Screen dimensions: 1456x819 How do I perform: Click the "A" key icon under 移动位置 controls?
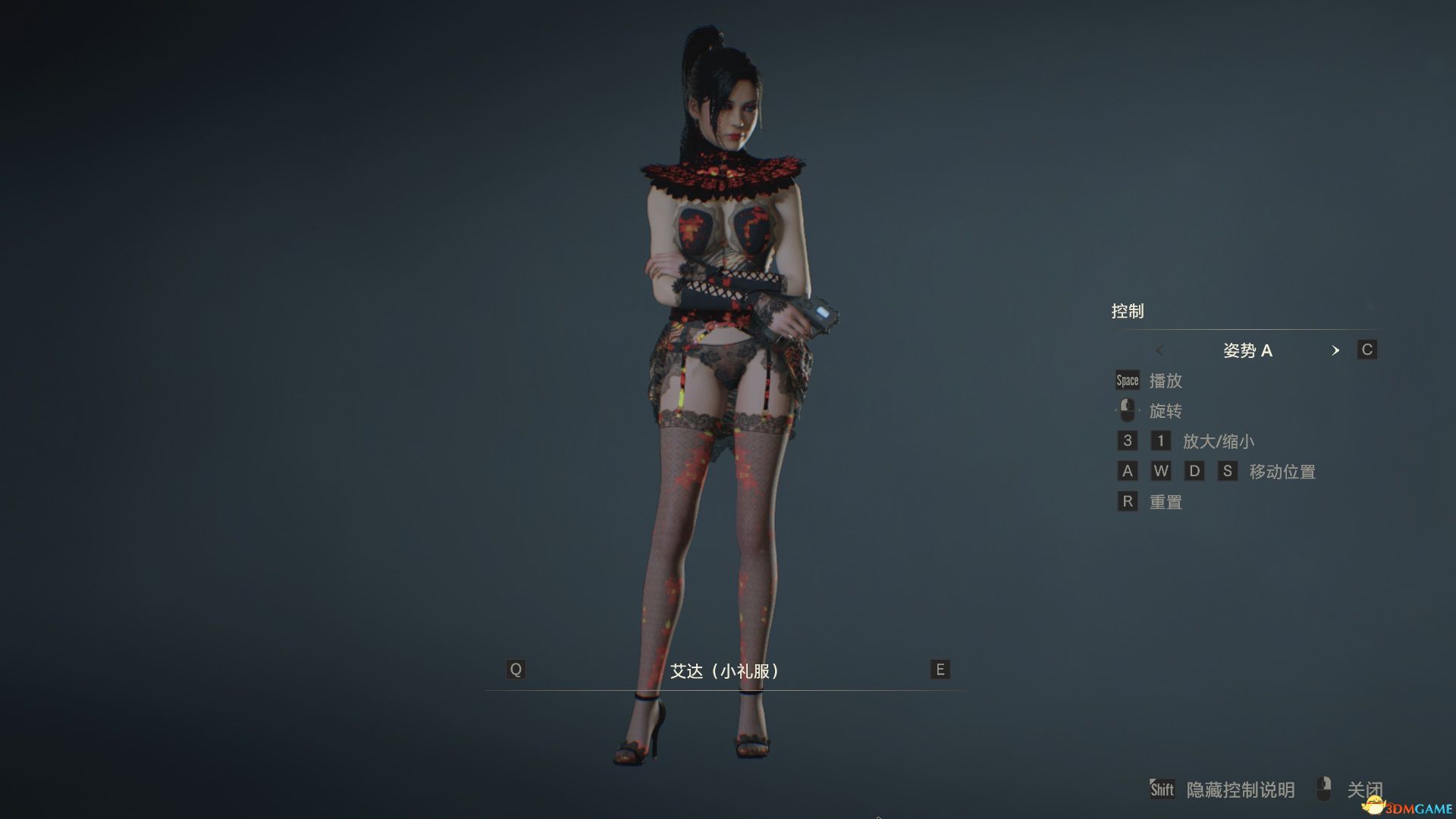[x=1127, y=471]
